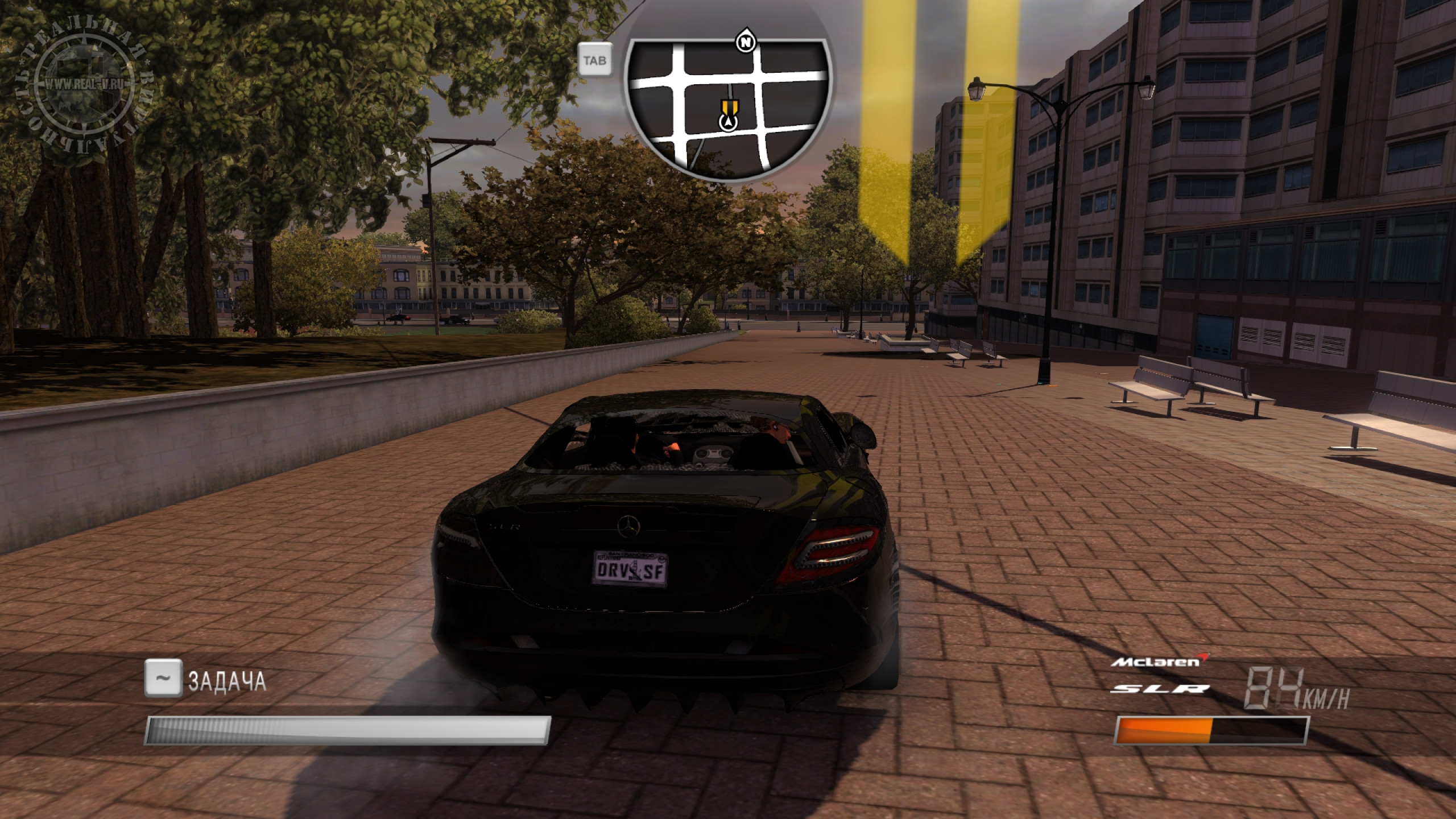The height and width of the screenshot is (819, 1456).
Task: Click the player arrow on the minimap
Action: pyautogui.click(x=727, y=122)
